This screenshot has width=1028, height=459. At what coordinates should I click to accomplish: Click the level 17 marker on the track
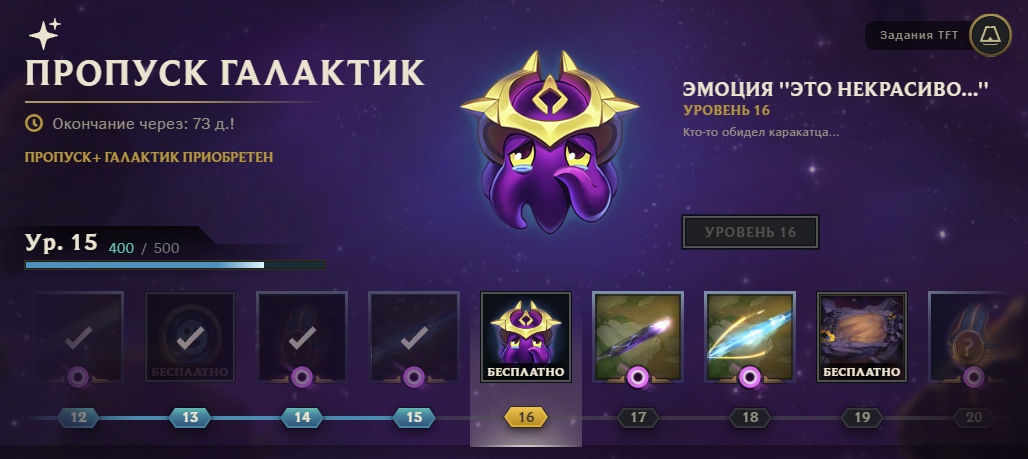638,417
